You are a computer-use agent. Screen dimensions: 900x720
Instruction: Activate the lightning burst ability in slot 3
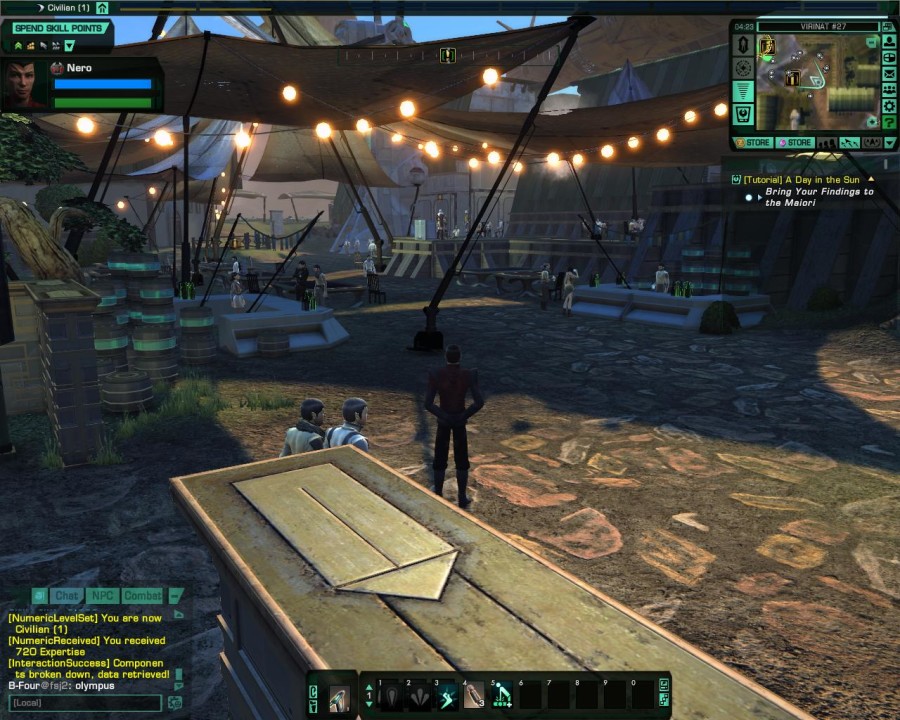pos(445,696)
